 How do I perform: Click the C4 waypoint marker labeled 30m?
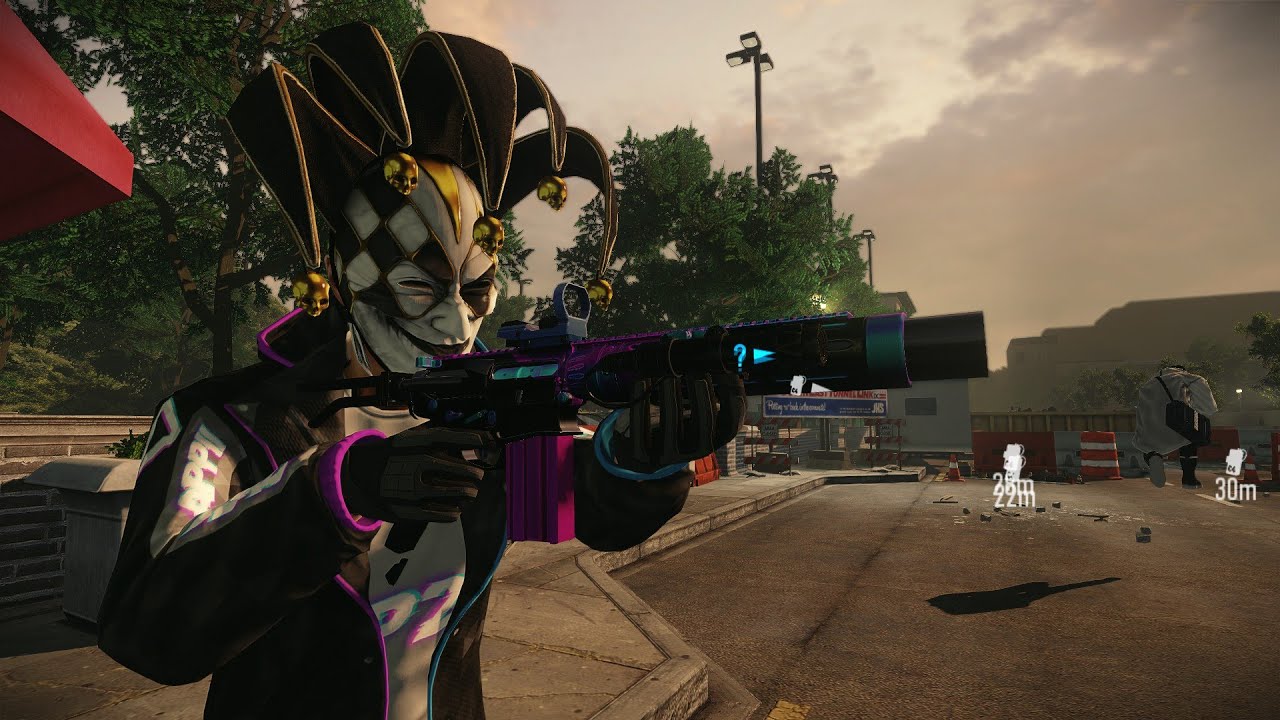(x=1236, y=463)
